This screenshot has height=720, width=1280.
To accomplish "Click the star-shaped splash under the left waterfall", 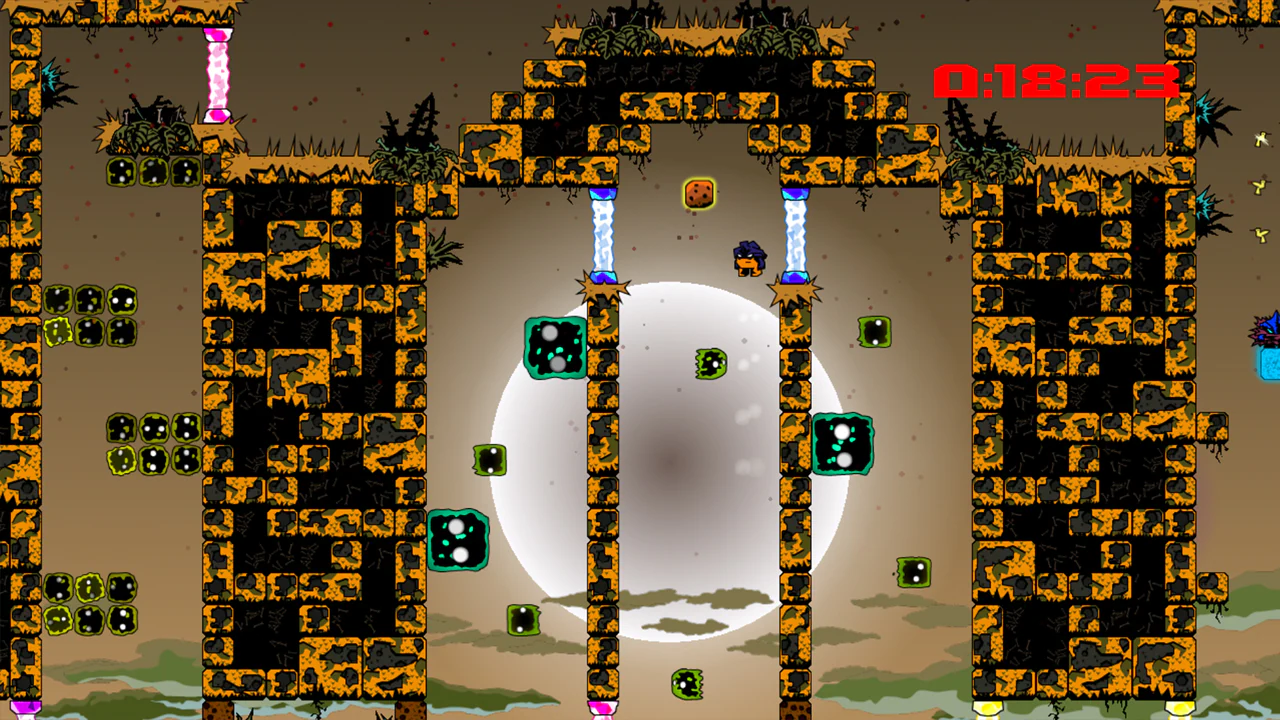I will point(605,287).
